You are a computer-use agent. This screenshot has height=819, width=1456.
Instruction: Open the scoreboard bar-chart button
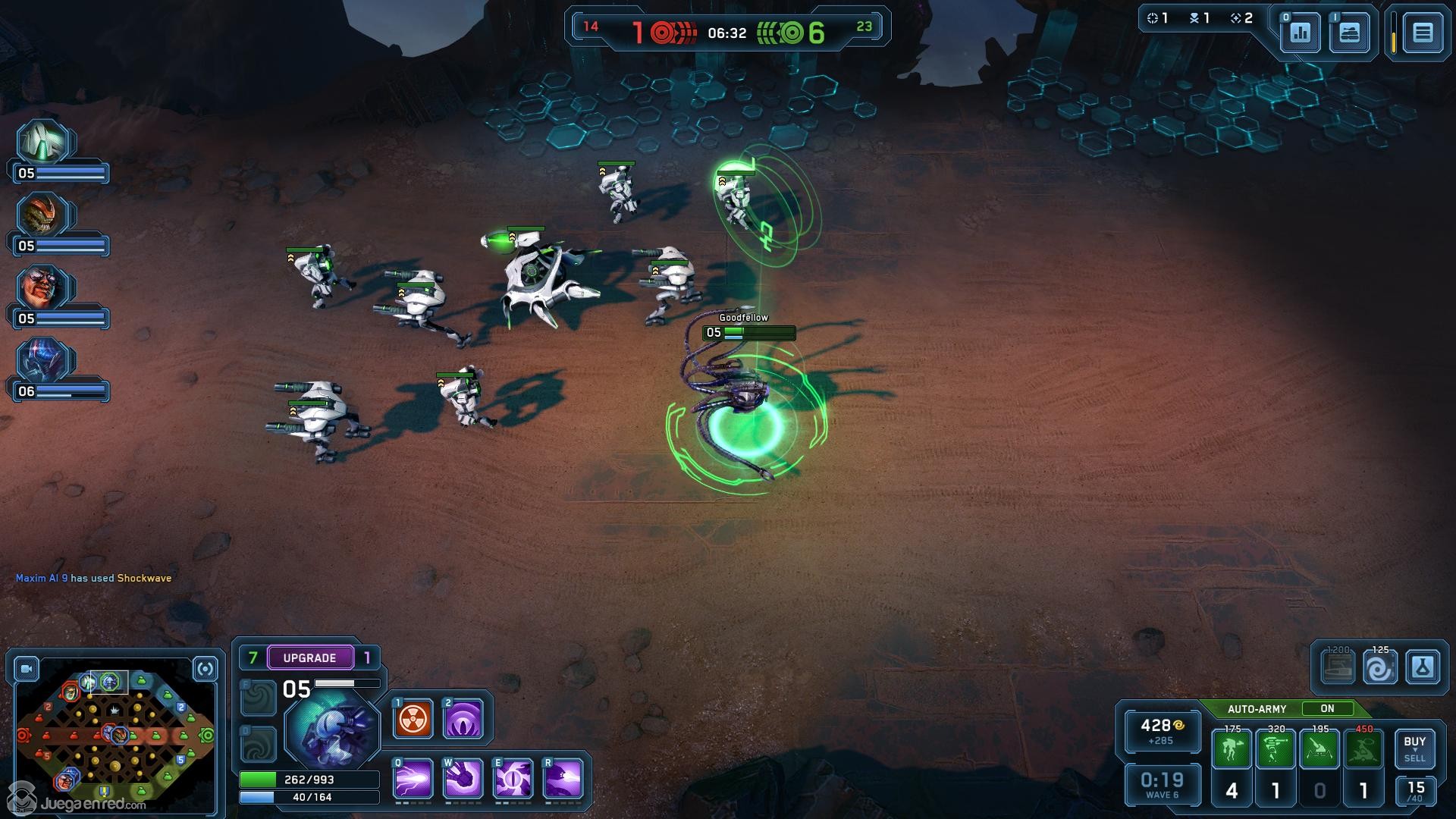pos(1300,33)
